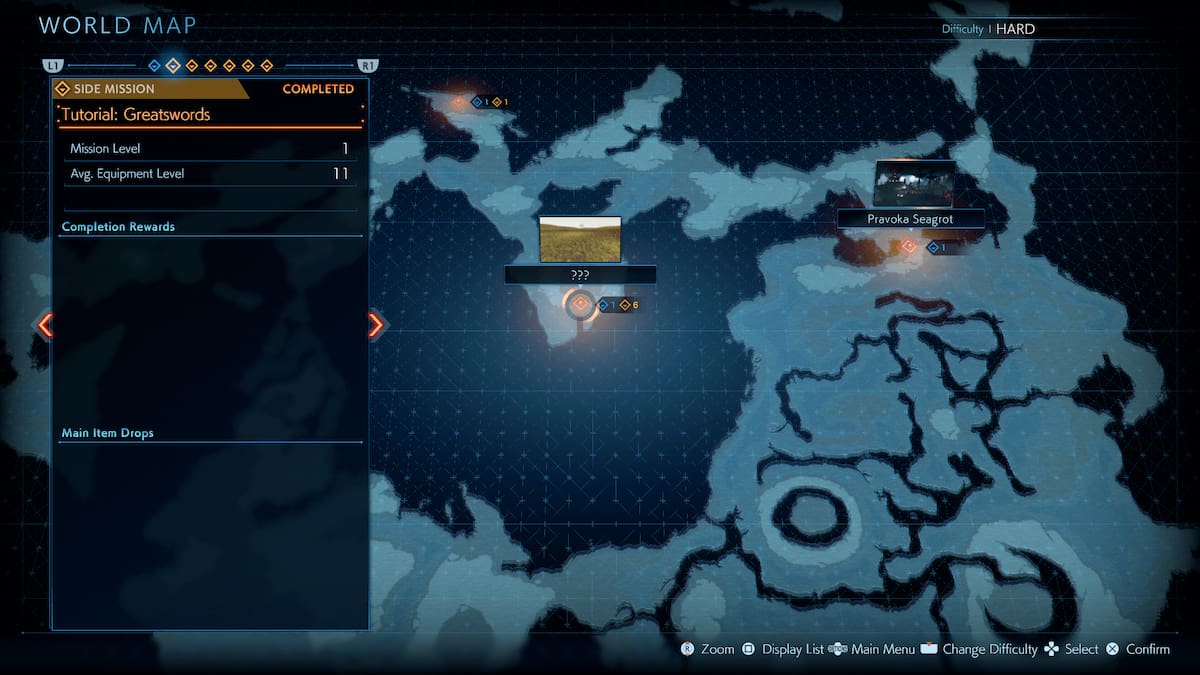Click the selected map marker below ???
The image size is (1200, 675).
tap(580, 304)
